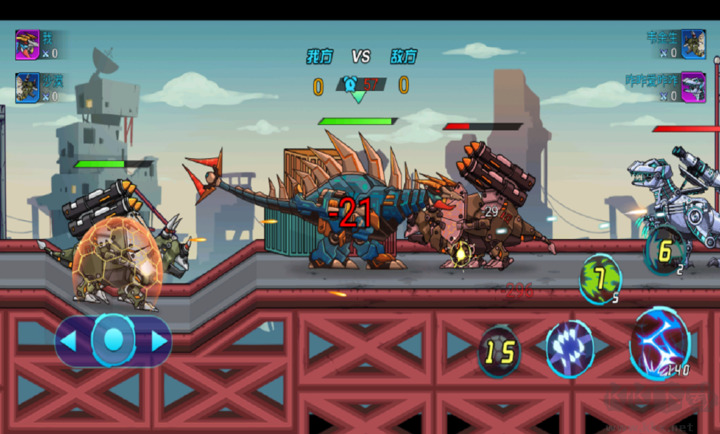Select the skill on cooldown showing 15
This screenshot has width=720, height=434.
[498, 350]
